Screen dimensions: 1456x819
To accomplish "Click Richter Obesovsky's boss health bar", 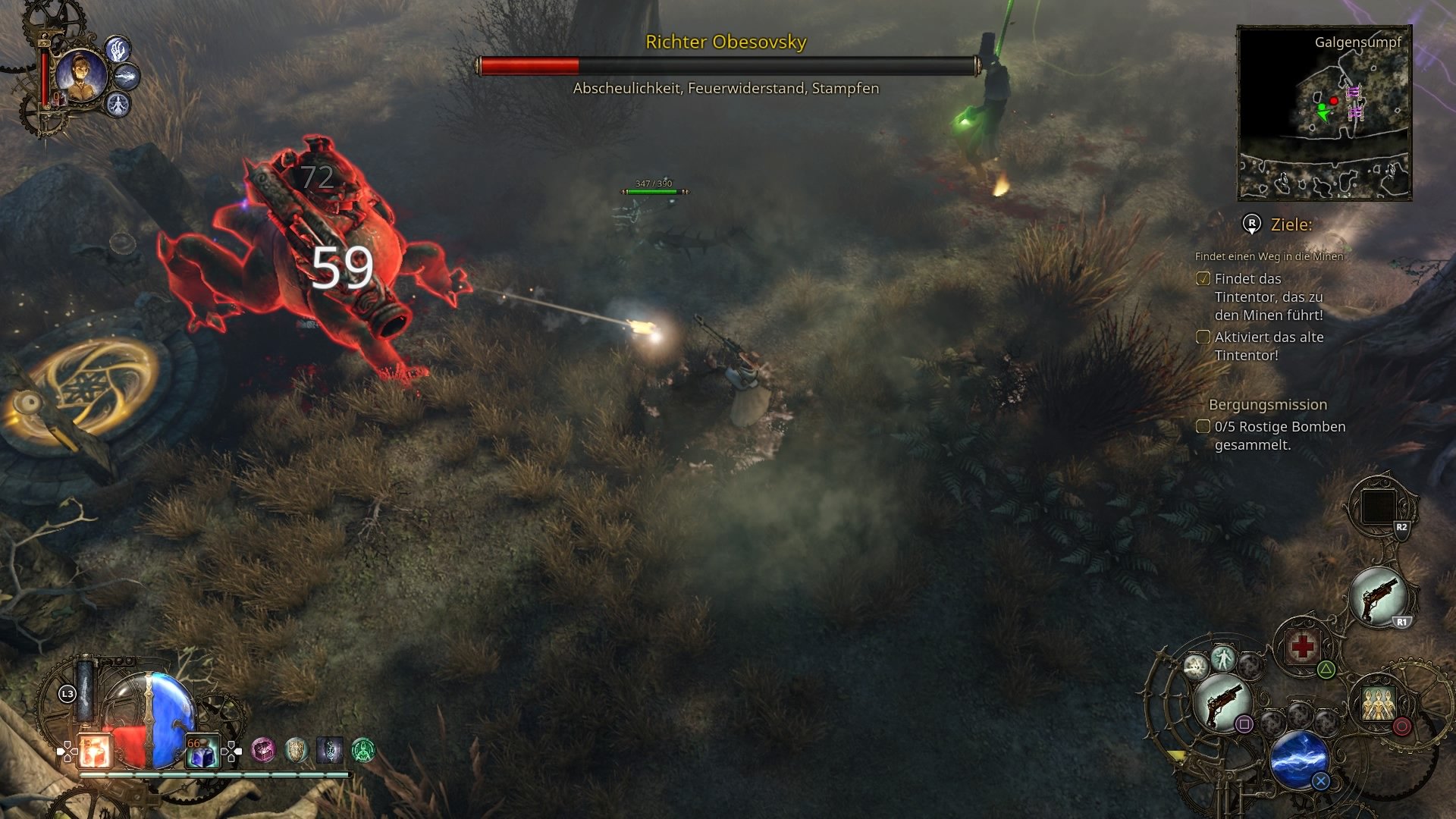I will click(x=726, y=65).
